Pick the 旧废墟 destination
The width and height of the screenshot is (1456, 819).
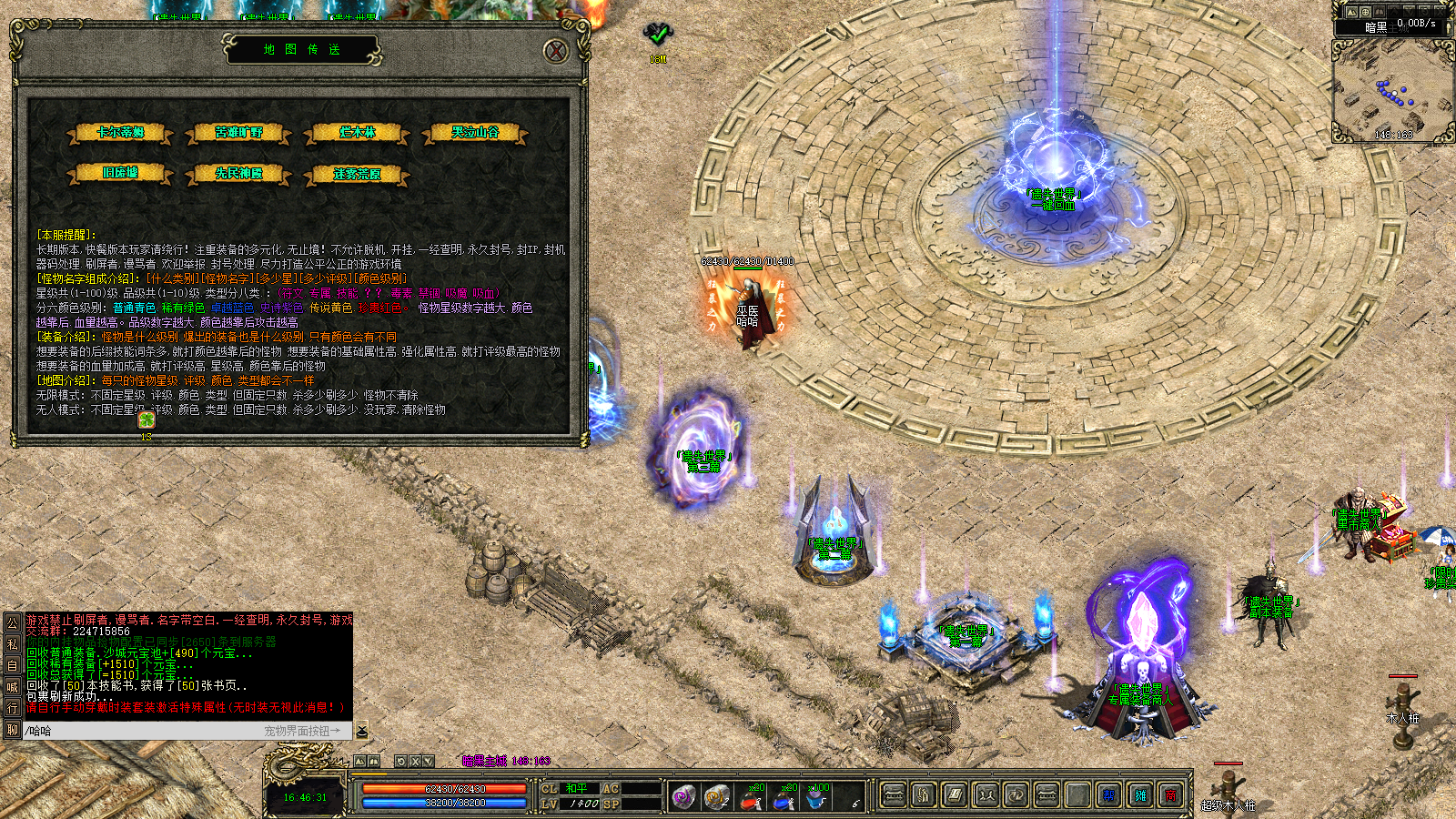(120, 173)
